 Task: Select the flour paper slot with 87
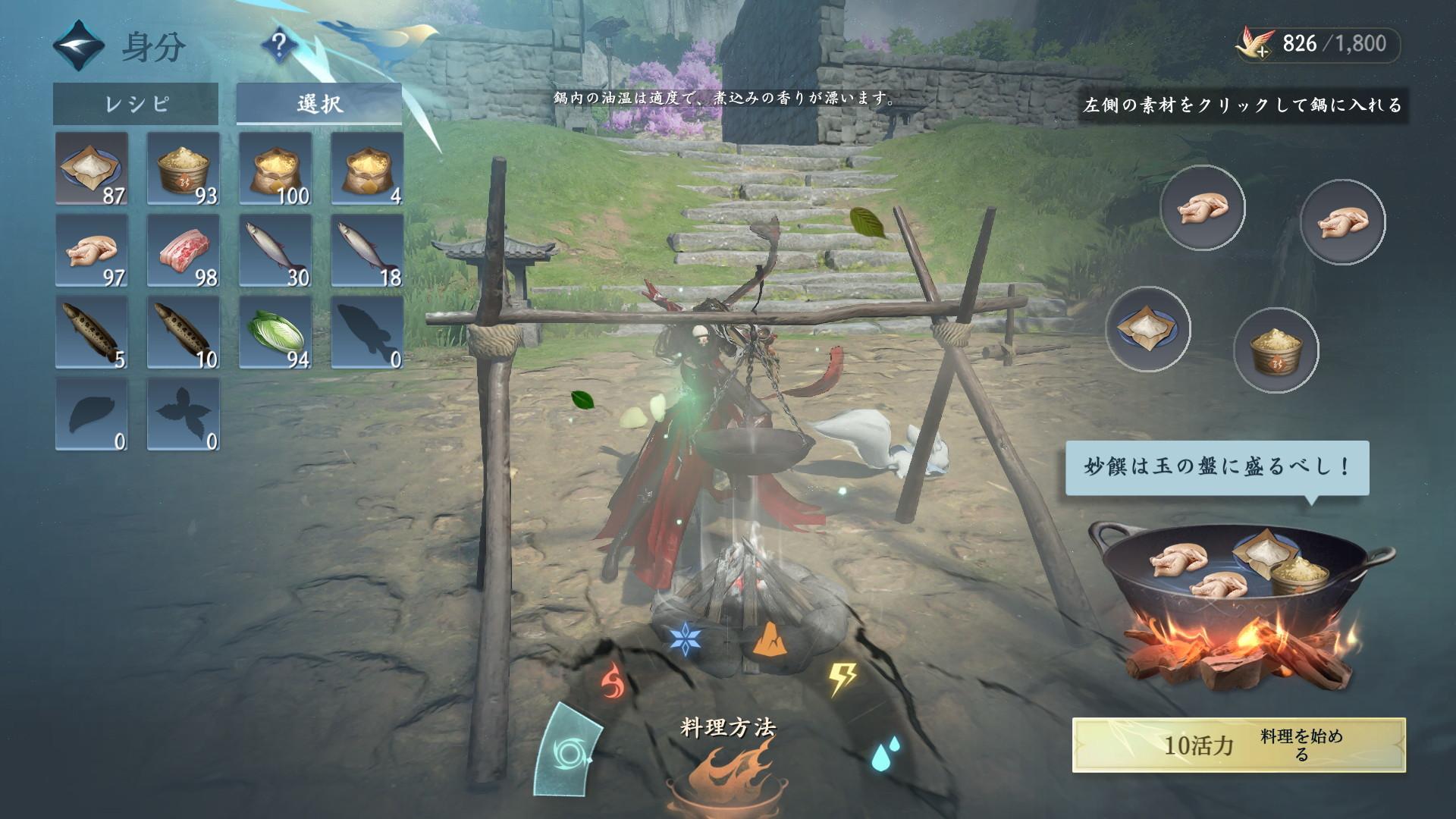(92, 168)
